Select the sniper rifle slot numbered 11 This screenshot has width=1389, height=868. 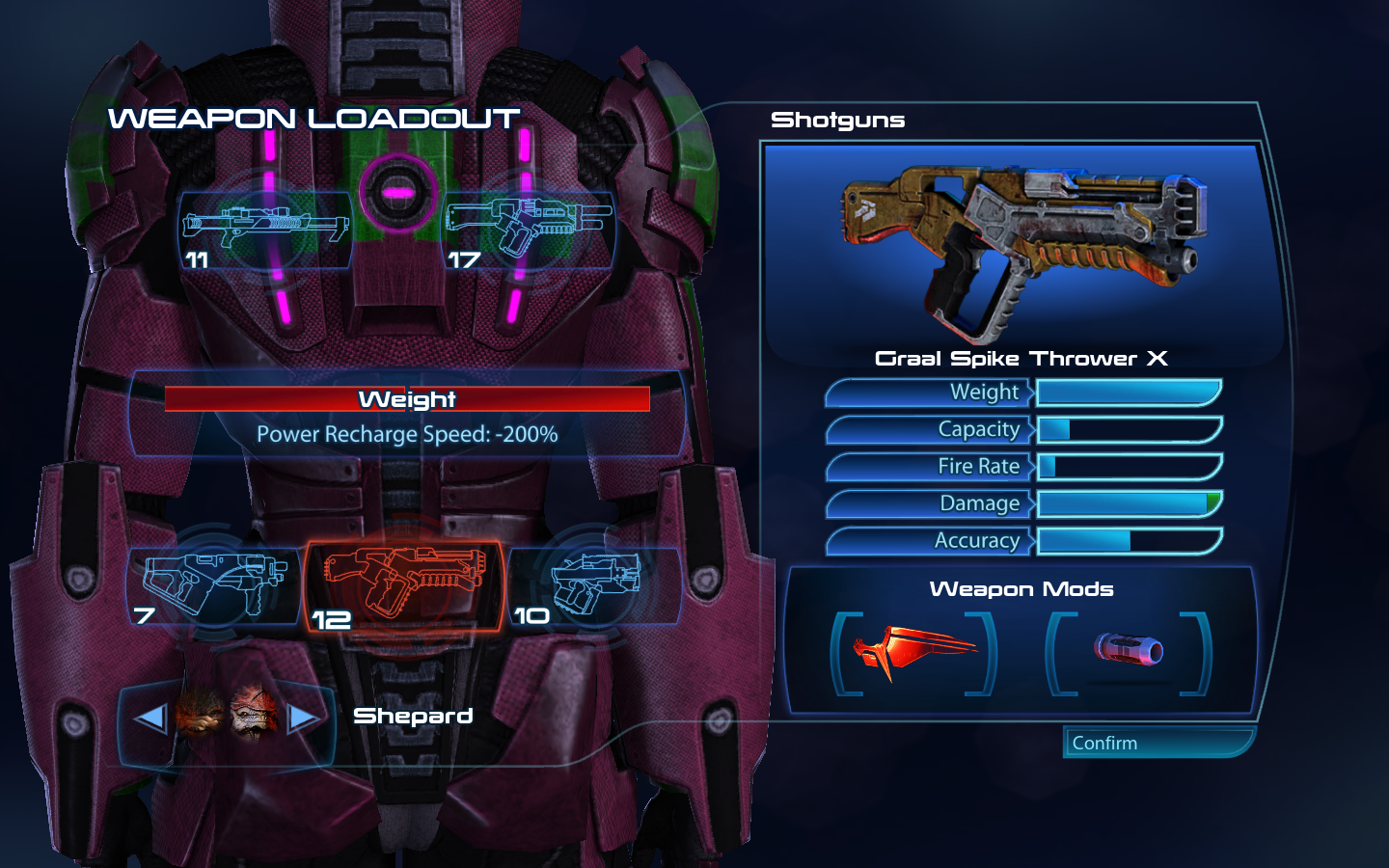click(x=266, y=230)
